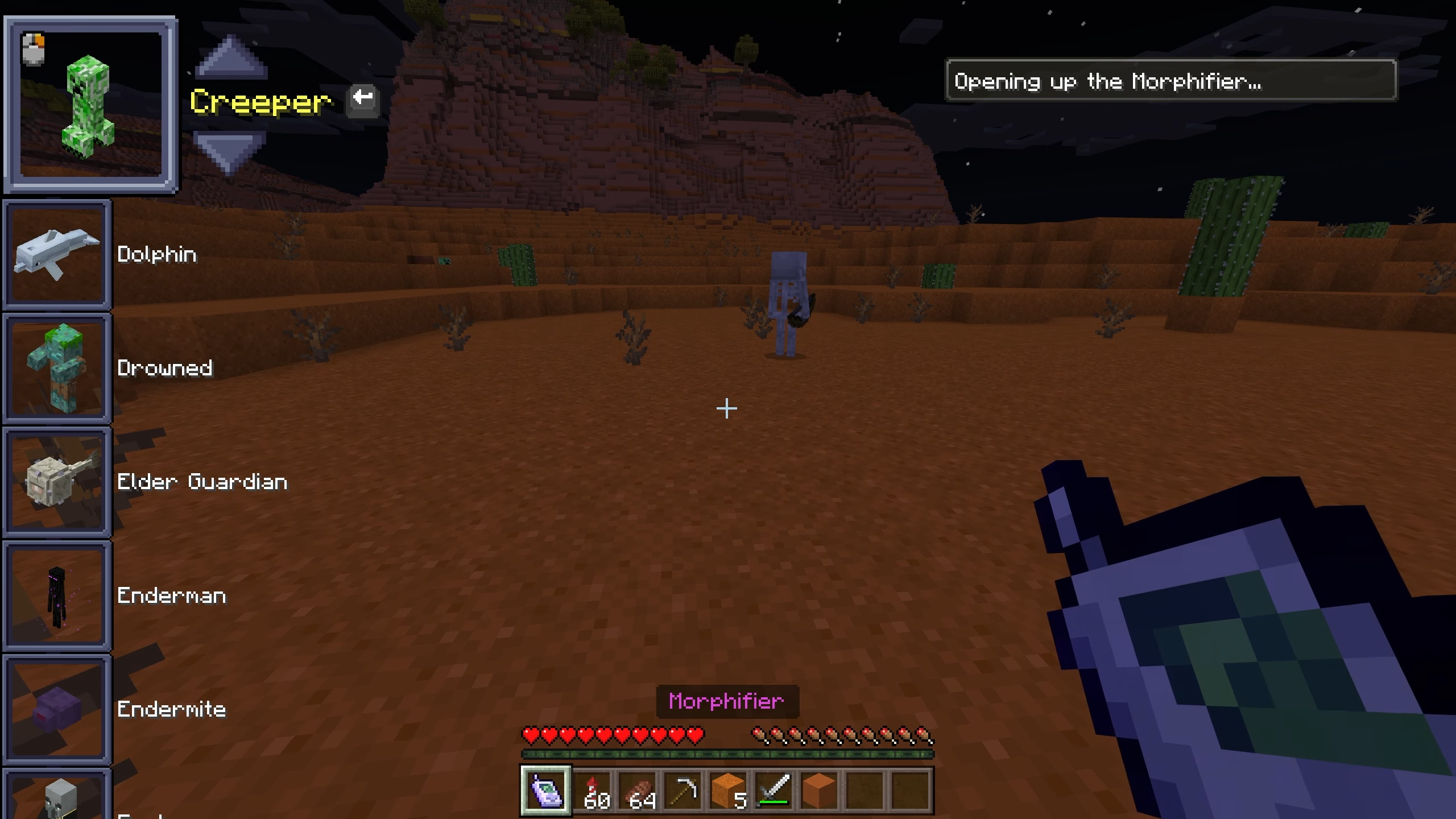Equip the iron pickaxe from the hotbar
The width and height of the screenshot is (1456, 819).
[682, 791]
